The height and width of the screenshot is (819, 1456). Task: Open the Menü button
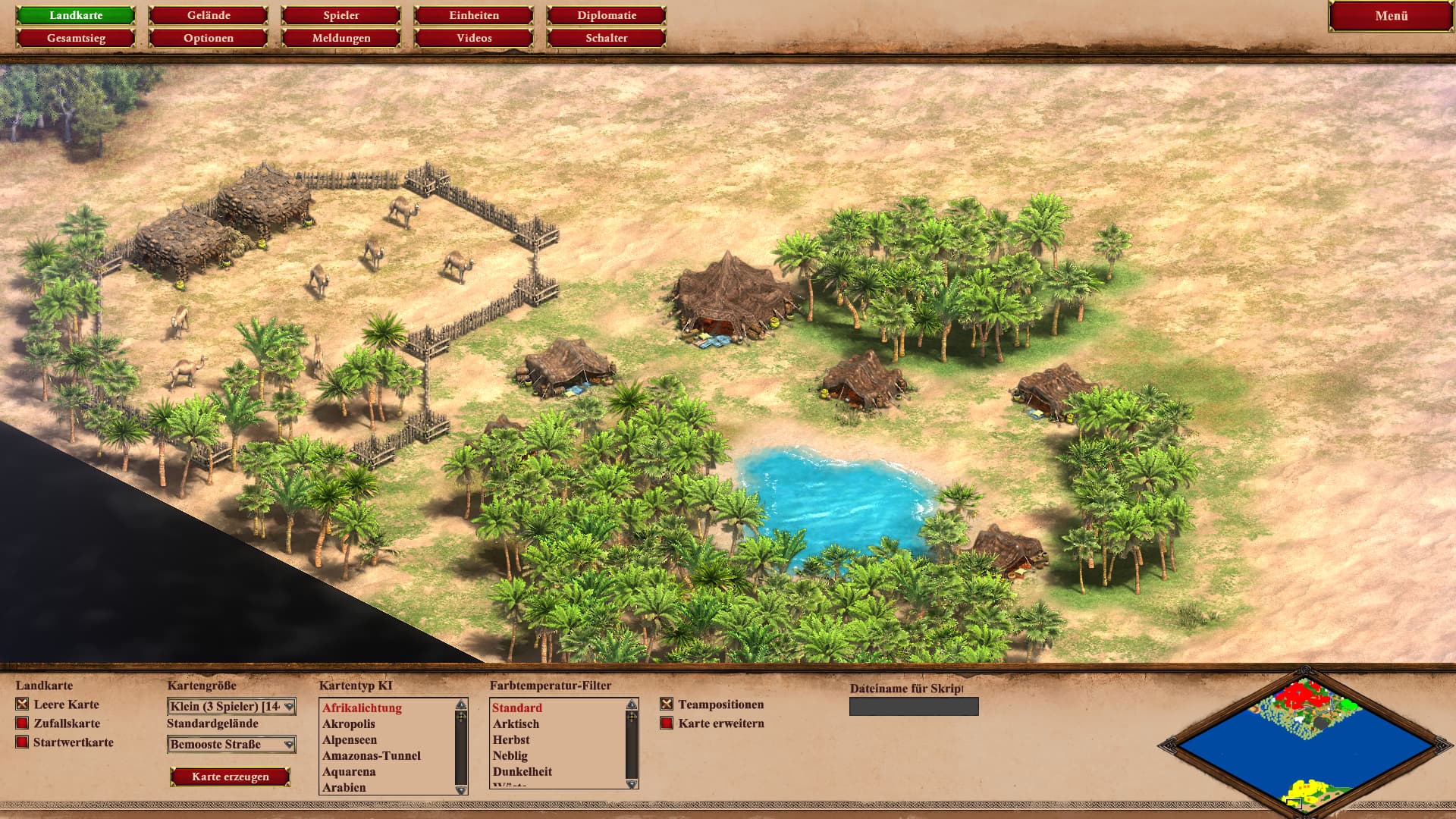click(x=1391, y=16)
